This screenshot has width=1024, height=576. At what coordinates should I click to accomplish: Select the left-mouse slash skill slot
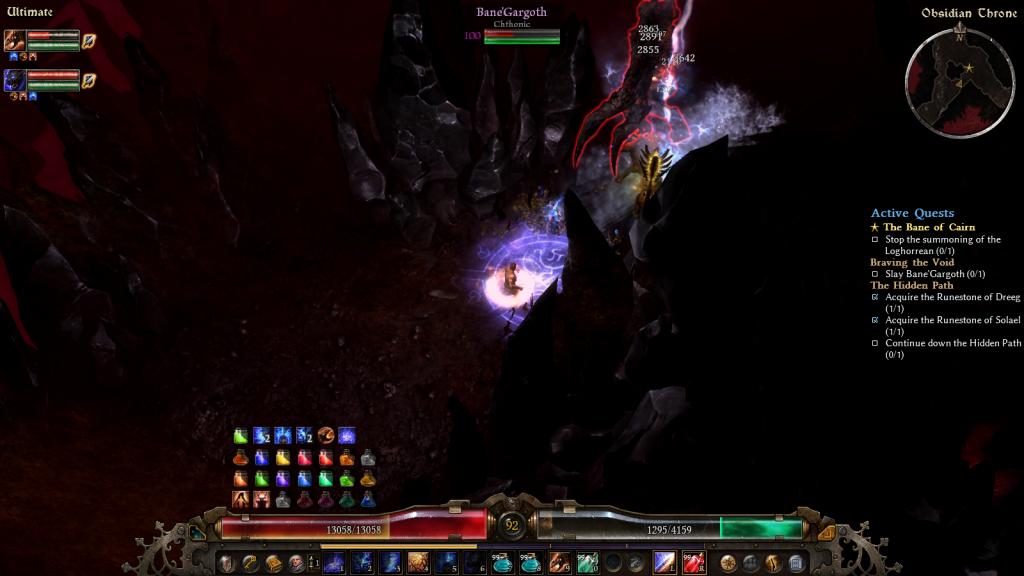665,562
